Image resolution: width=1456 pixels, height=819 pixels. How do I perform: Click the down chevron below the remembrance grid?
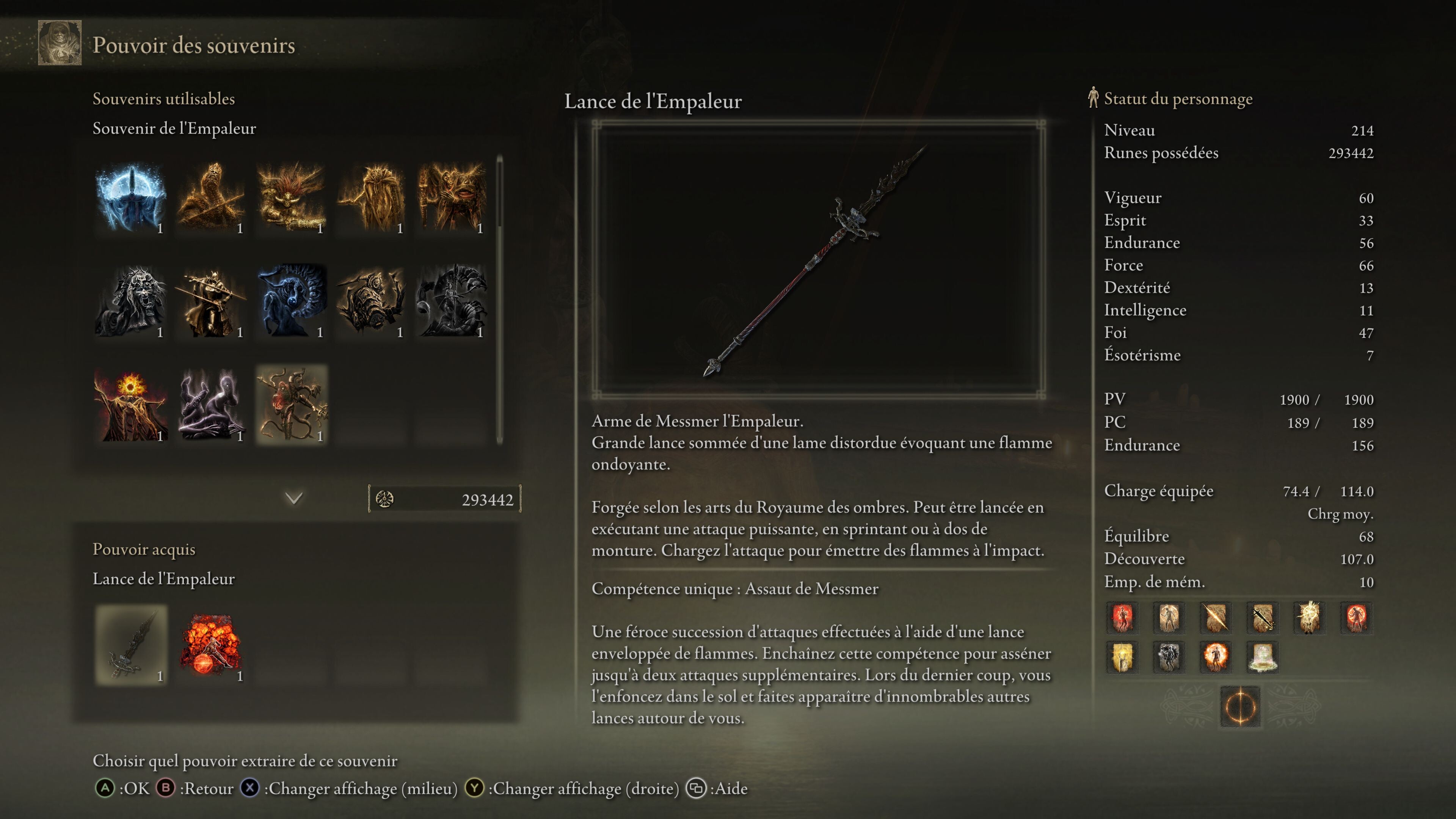click(294, 498)
